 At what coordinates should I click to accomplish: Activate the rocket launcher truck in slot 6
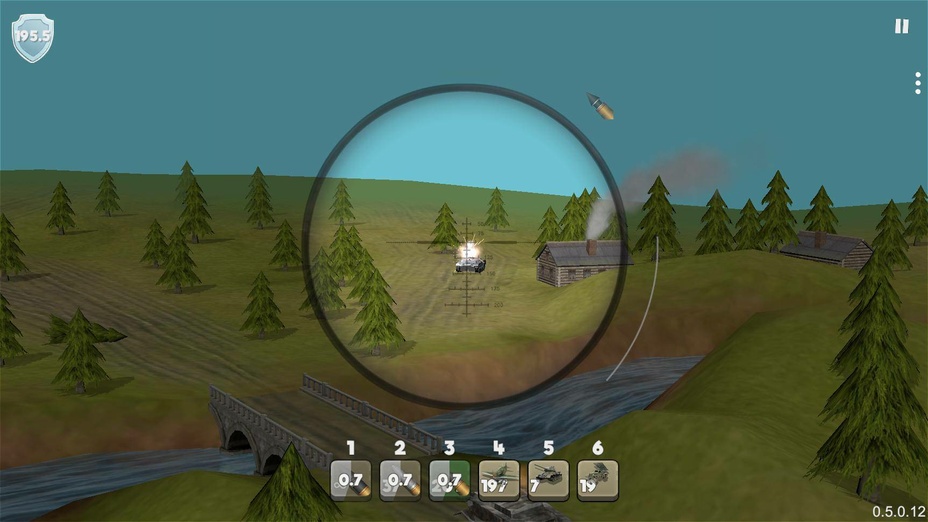597,480
